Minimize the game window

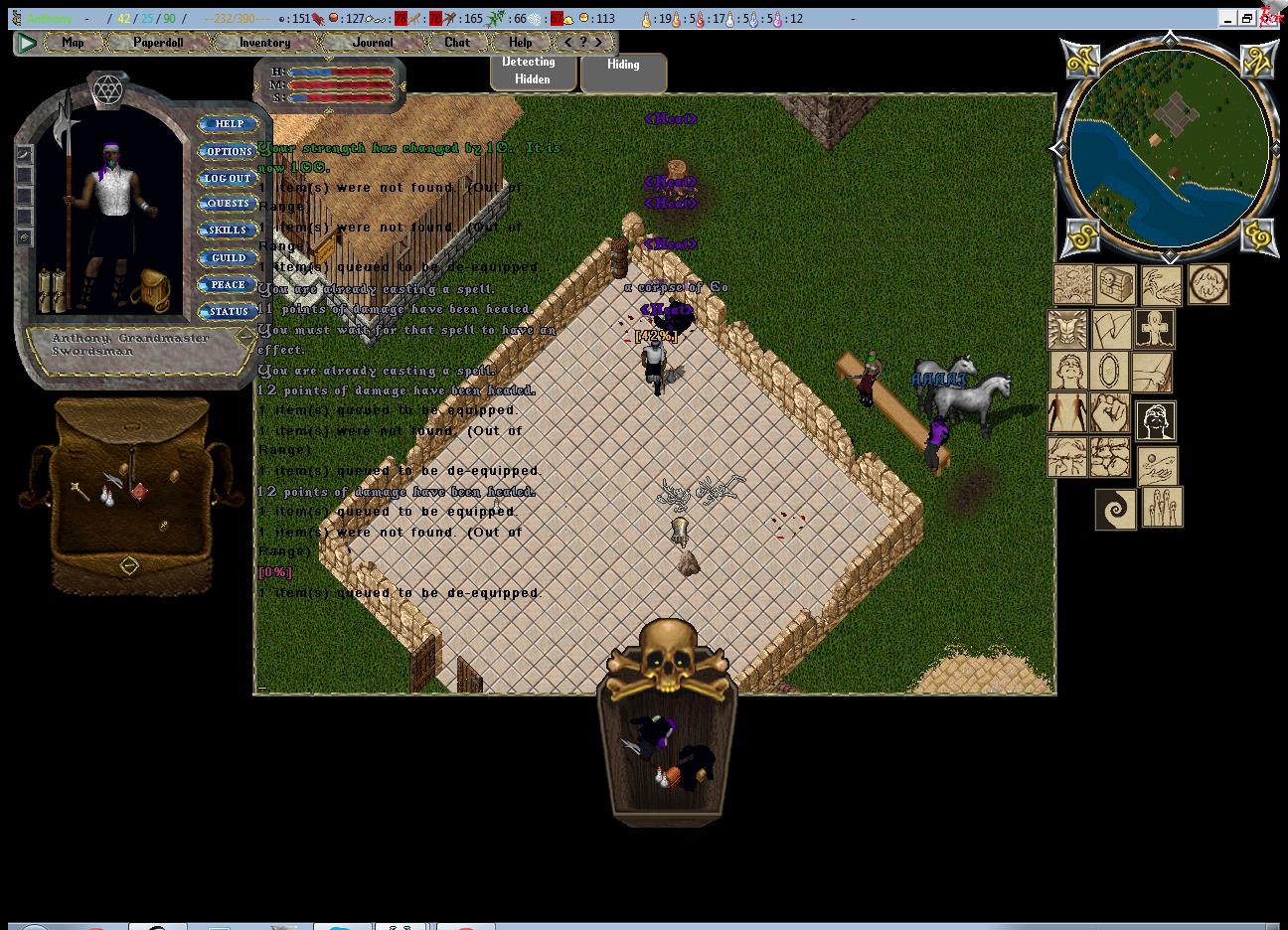point(1227,19)
